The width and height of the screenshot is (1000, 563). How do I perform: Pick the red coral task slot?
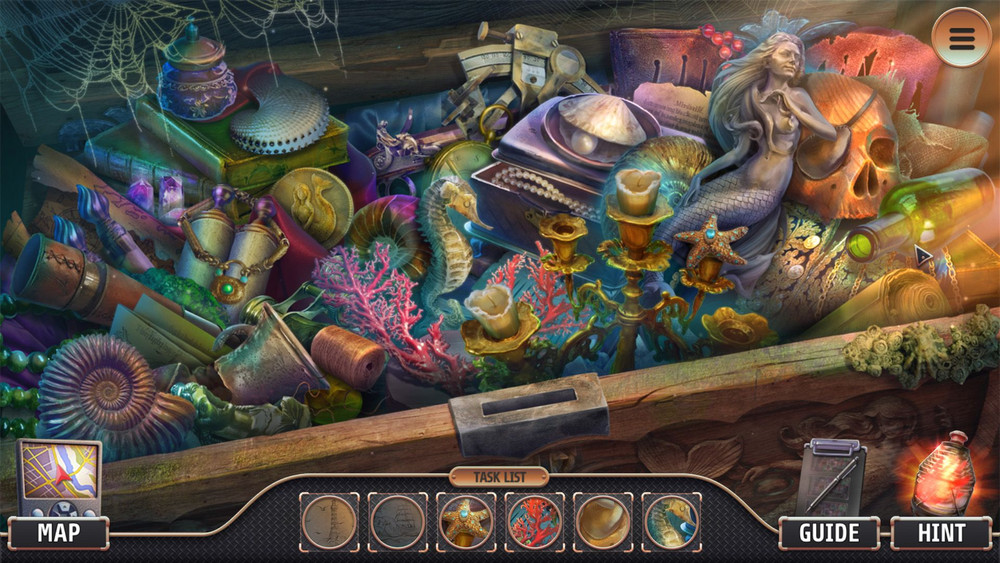point(534,521)
